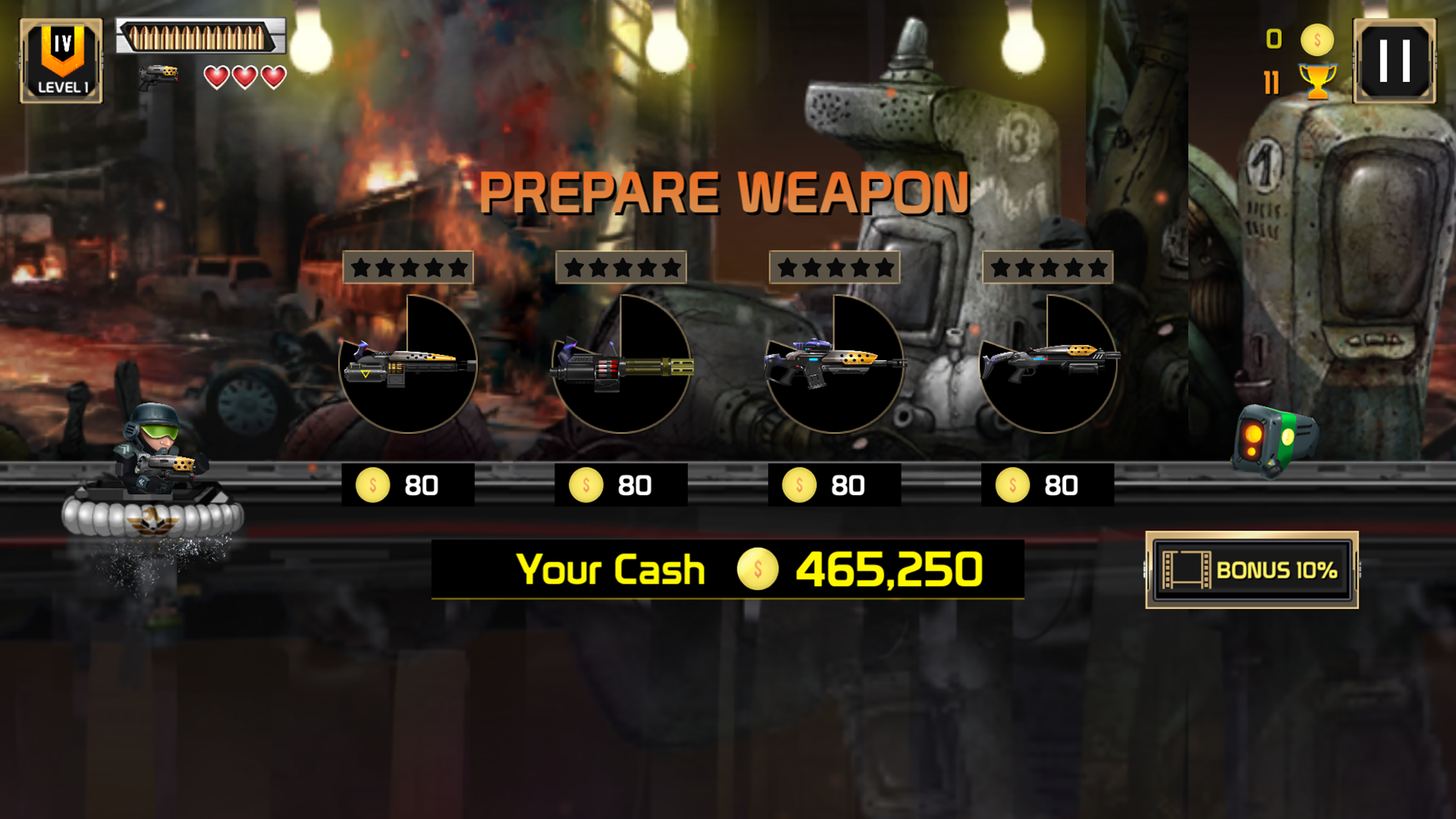Claim the BONUS 10% video reward
Image resolution: width=1456 pixels, height=819 pixels.
(1253, 568)
